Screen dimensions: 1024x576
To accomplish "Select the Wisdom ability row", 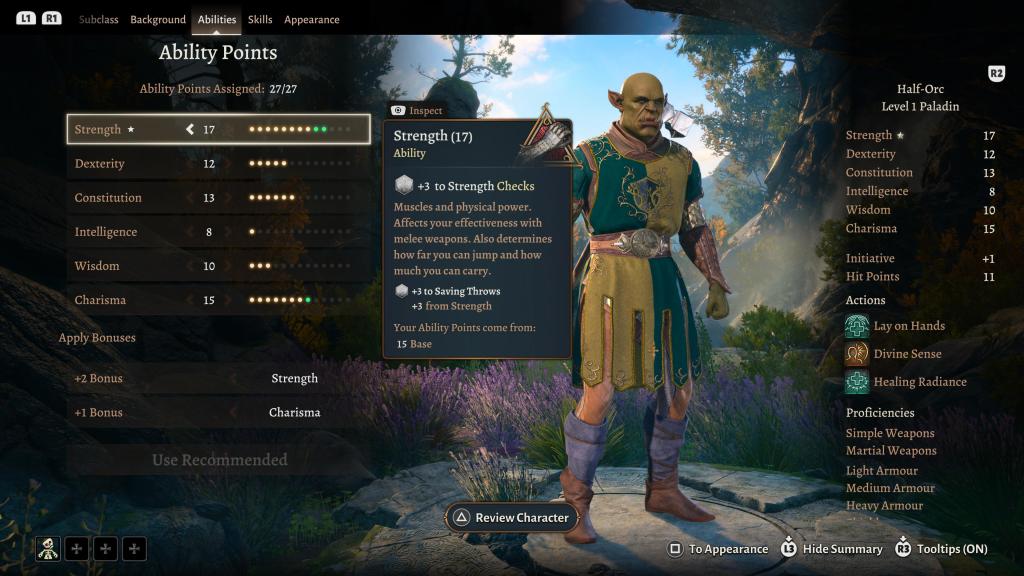I will [x=218, y=266].
